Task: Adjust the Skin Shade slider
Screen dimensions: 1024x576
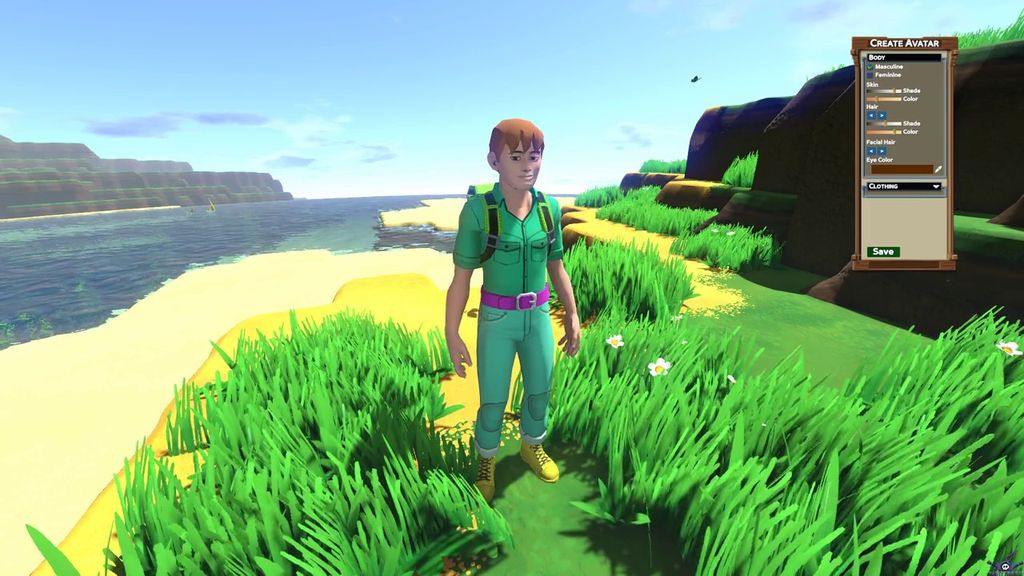Action: tap(883, 91)
